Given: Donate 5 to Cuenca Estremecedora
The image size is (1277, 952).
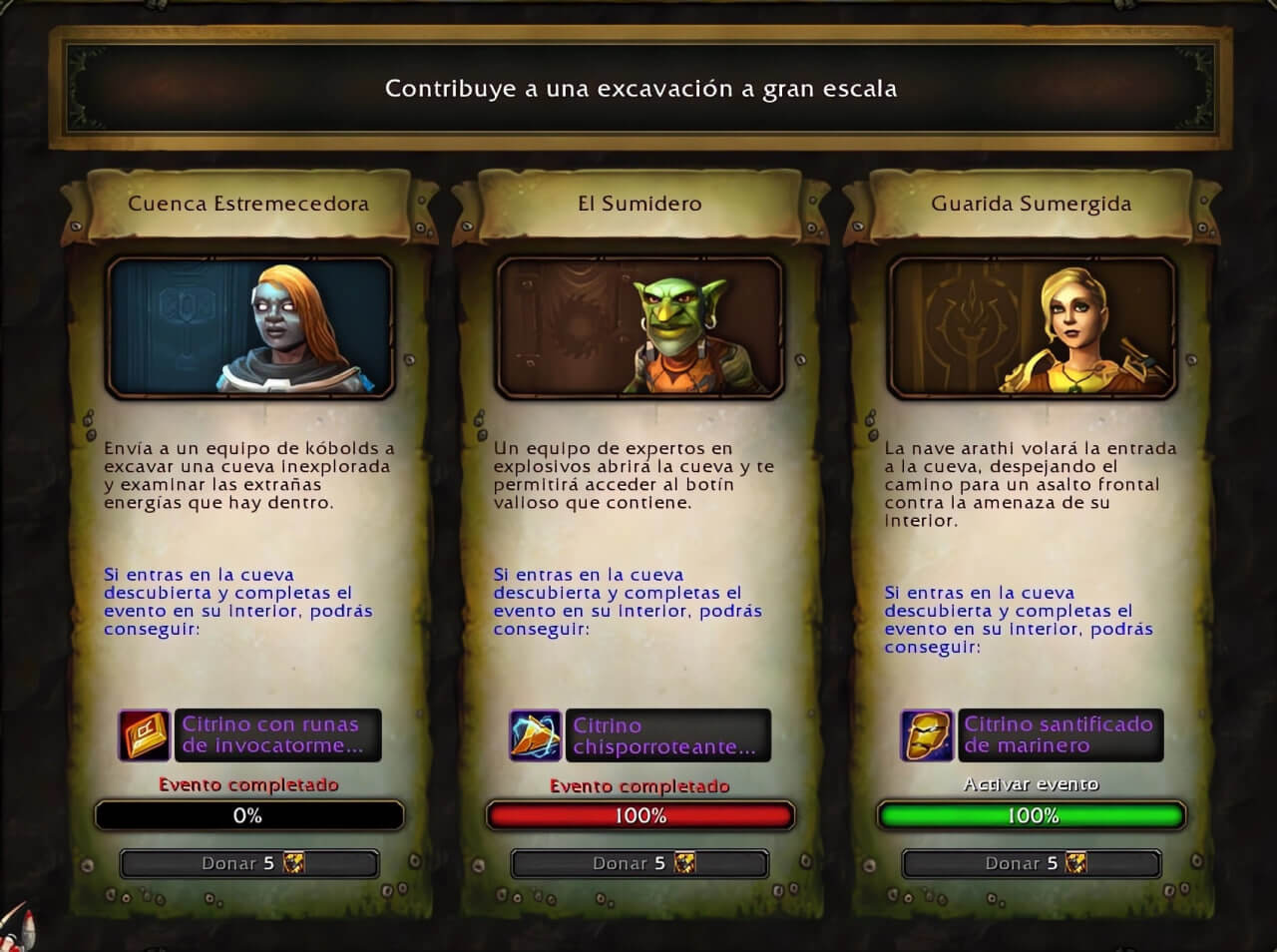Looking at the screenshot, I should (249, 863).
